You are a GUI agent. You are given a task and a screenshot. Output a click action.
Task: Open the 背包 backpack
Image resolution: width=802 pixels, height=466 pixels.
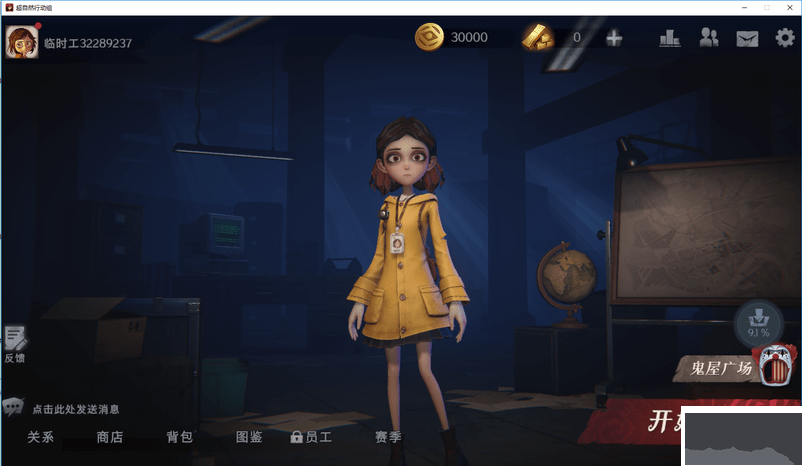[180, 437]
